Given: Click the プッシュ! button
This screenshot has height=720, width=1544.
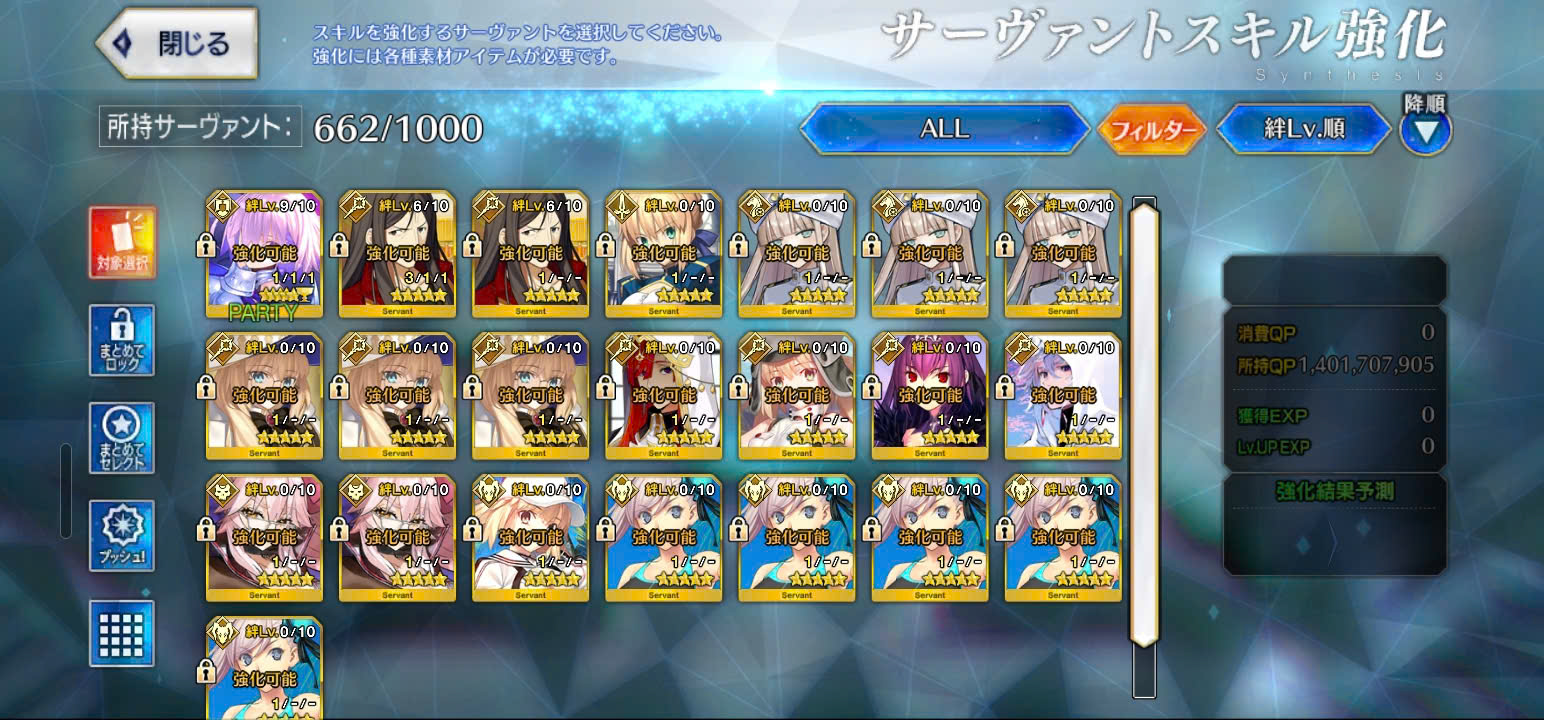Looking at the screenshot, I should coord(122,535).
